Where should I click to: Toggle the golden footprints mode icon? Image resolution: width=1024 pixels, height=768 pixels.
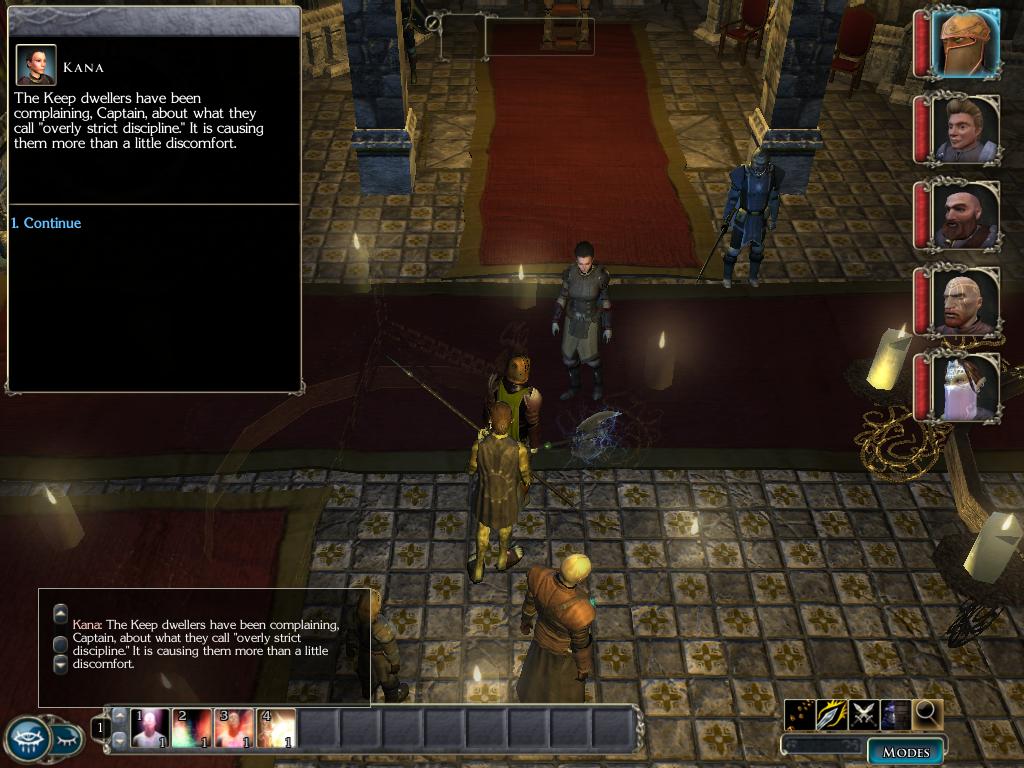[800, 714]
